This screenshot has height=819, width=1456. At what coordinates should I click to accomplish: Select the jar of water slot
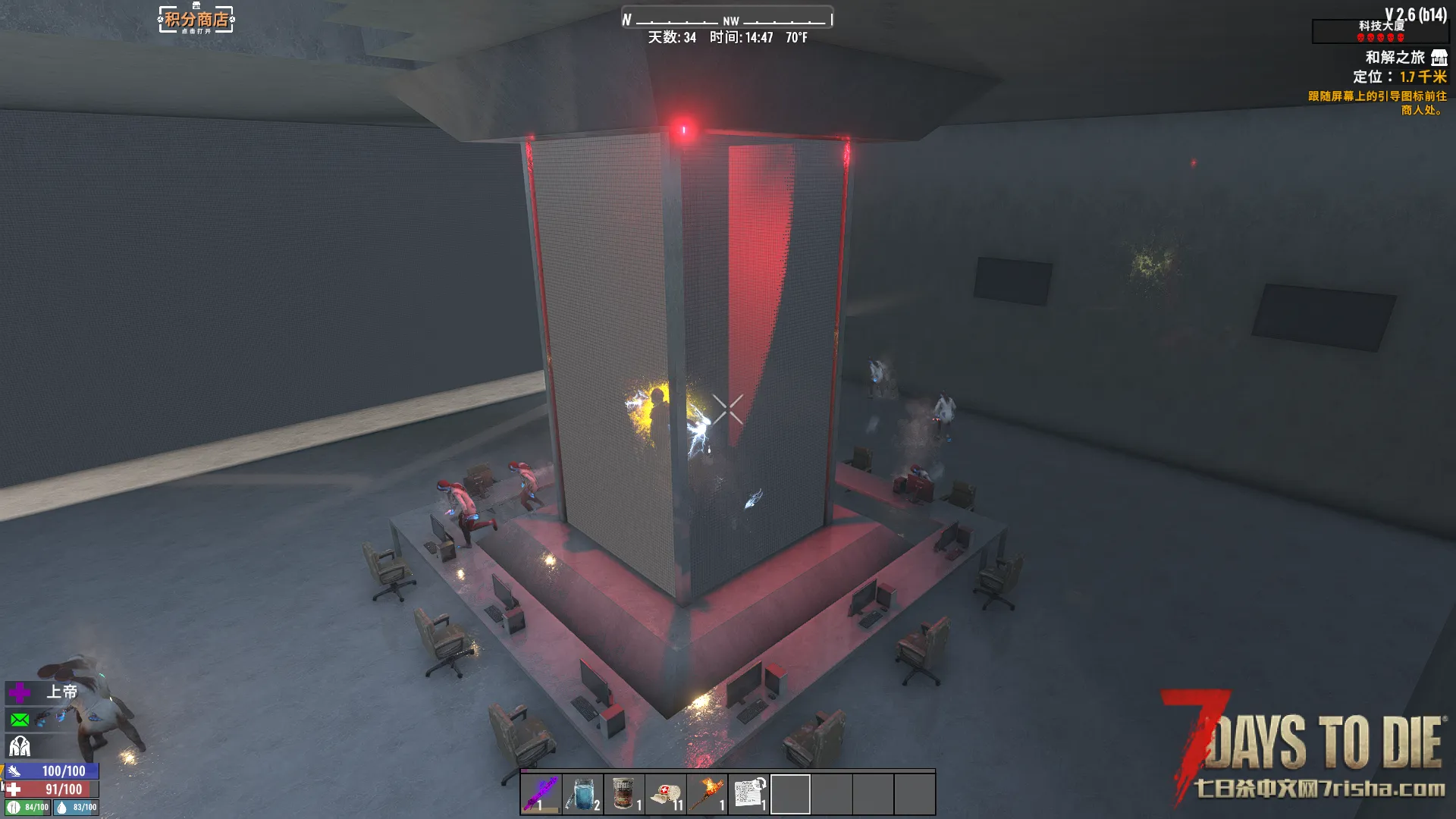tap(582, 793)
